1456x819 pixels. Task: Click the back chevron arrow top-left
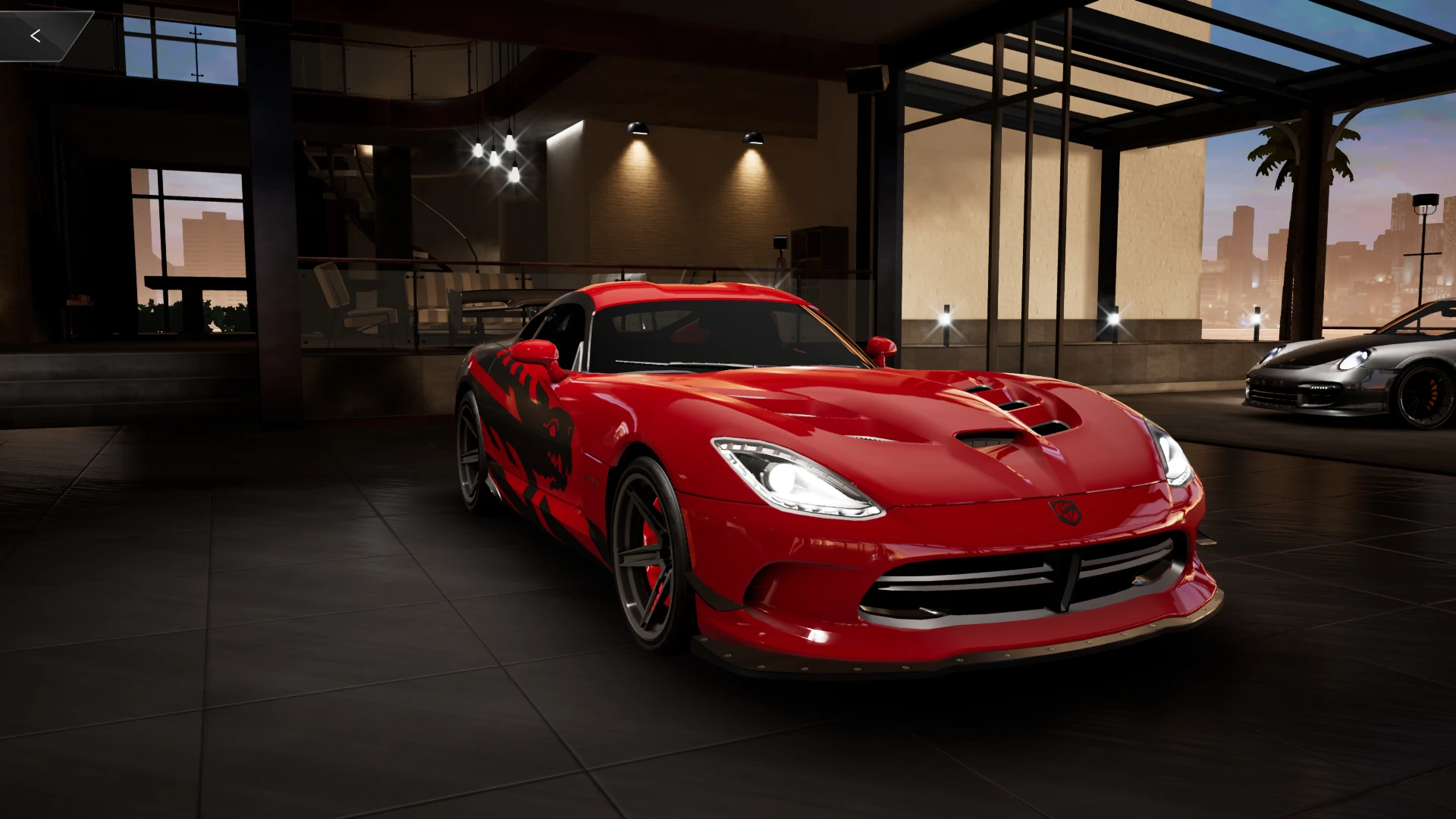(x=36, y=35)
